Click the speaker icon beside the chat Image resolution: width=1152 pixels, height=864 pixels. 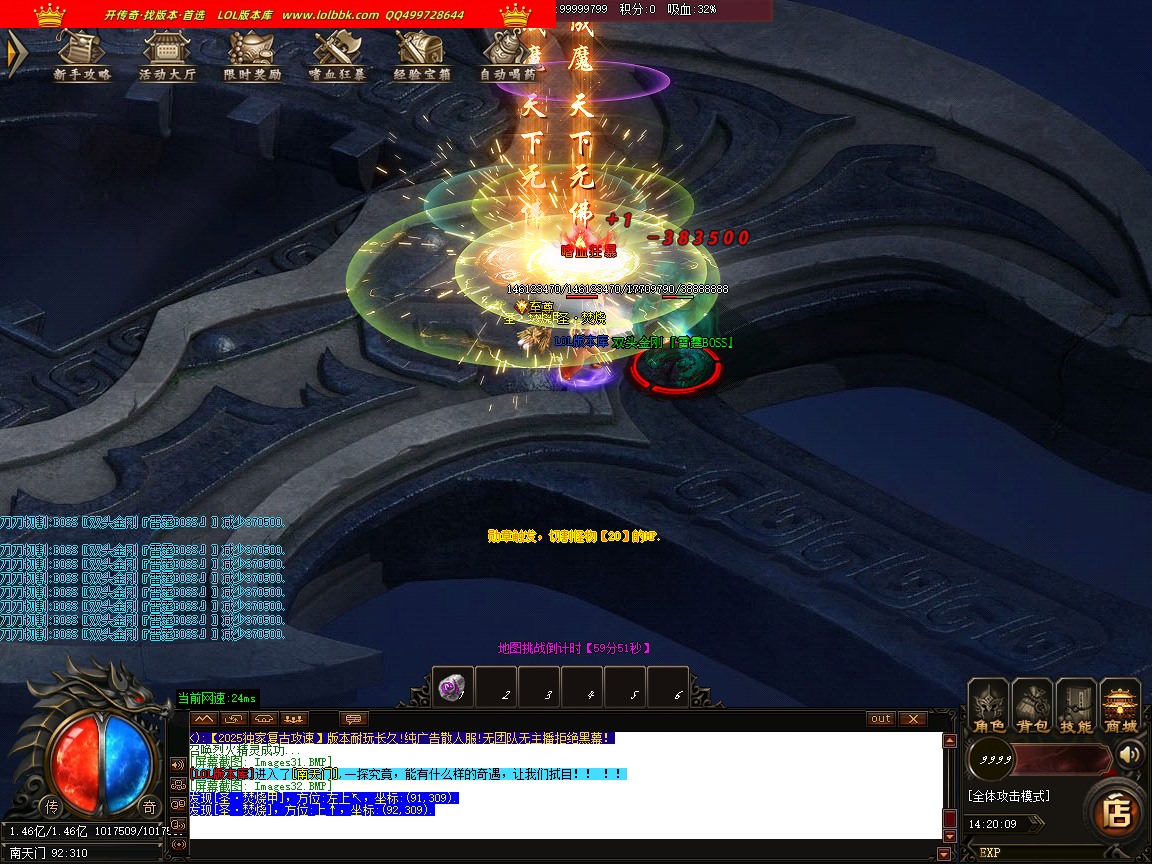pos(178,765)
